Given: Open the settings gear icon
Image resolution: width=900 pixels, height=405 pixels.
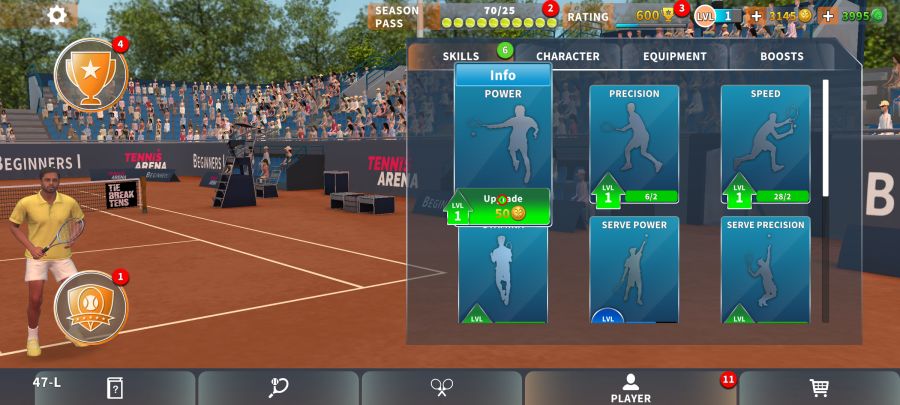Looking at the screenshot, I should click(57, 15).
